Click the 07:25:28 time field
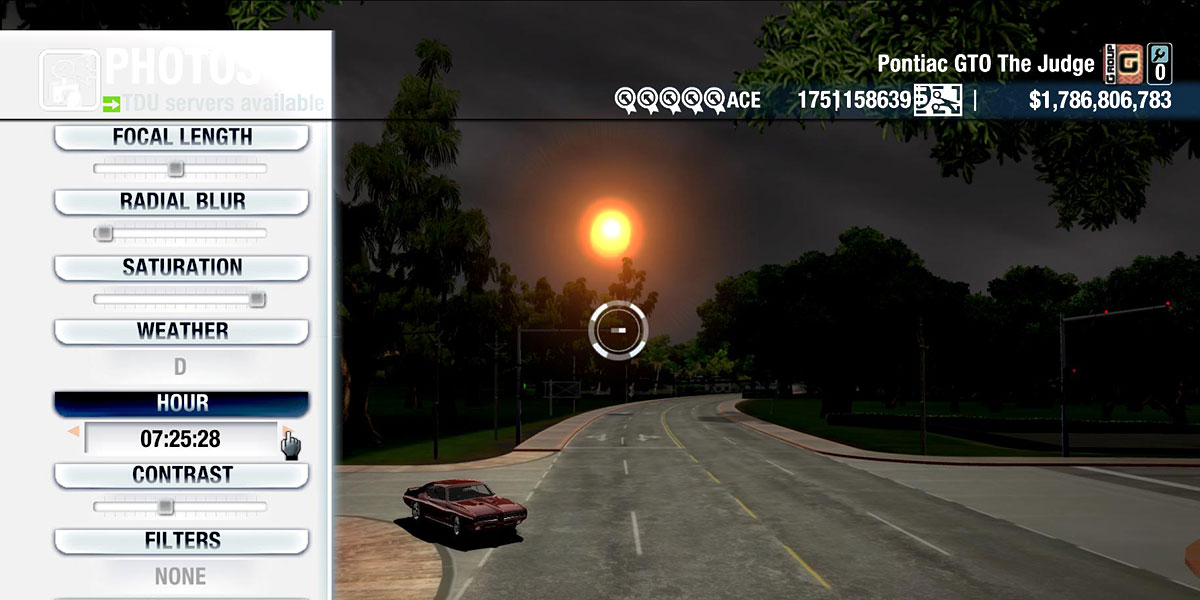Viewport: 1200px width, 600px height. click(180, 439)
